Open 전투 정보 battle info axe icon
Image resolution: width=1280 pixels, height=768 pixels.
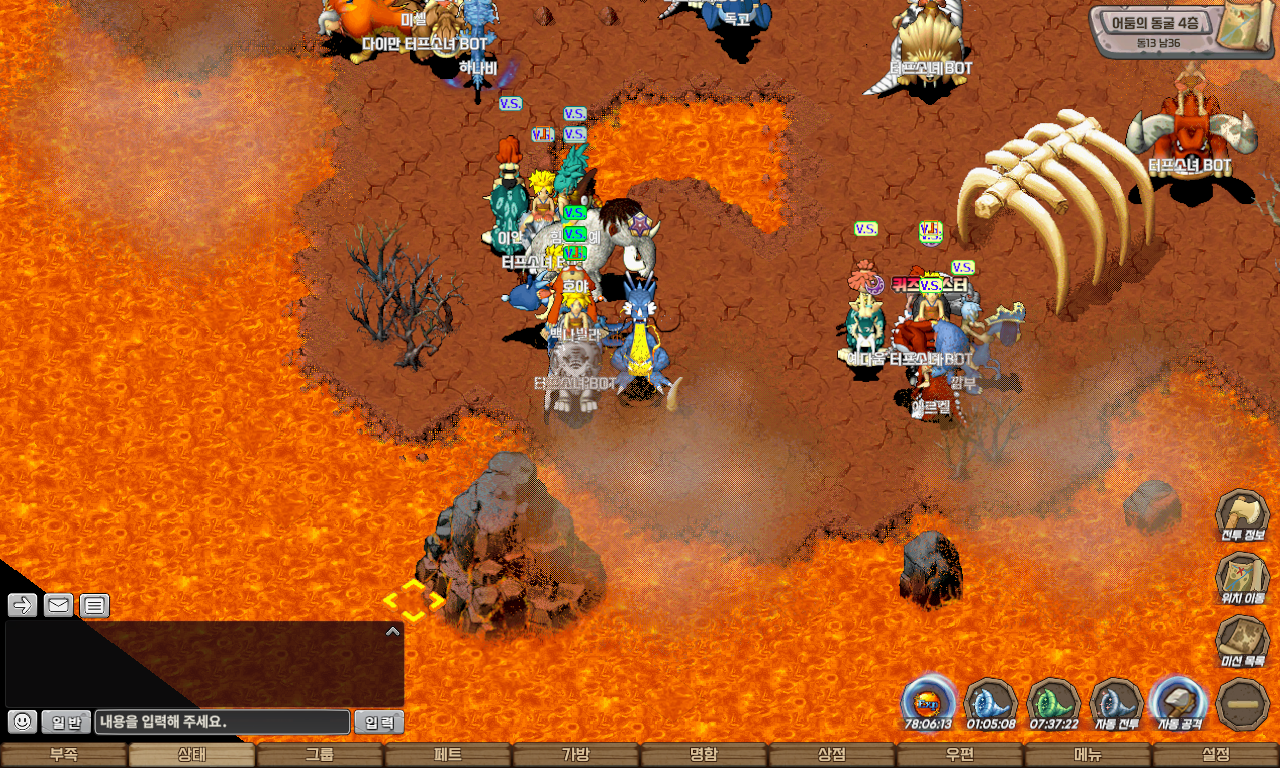click(1242, 516)
